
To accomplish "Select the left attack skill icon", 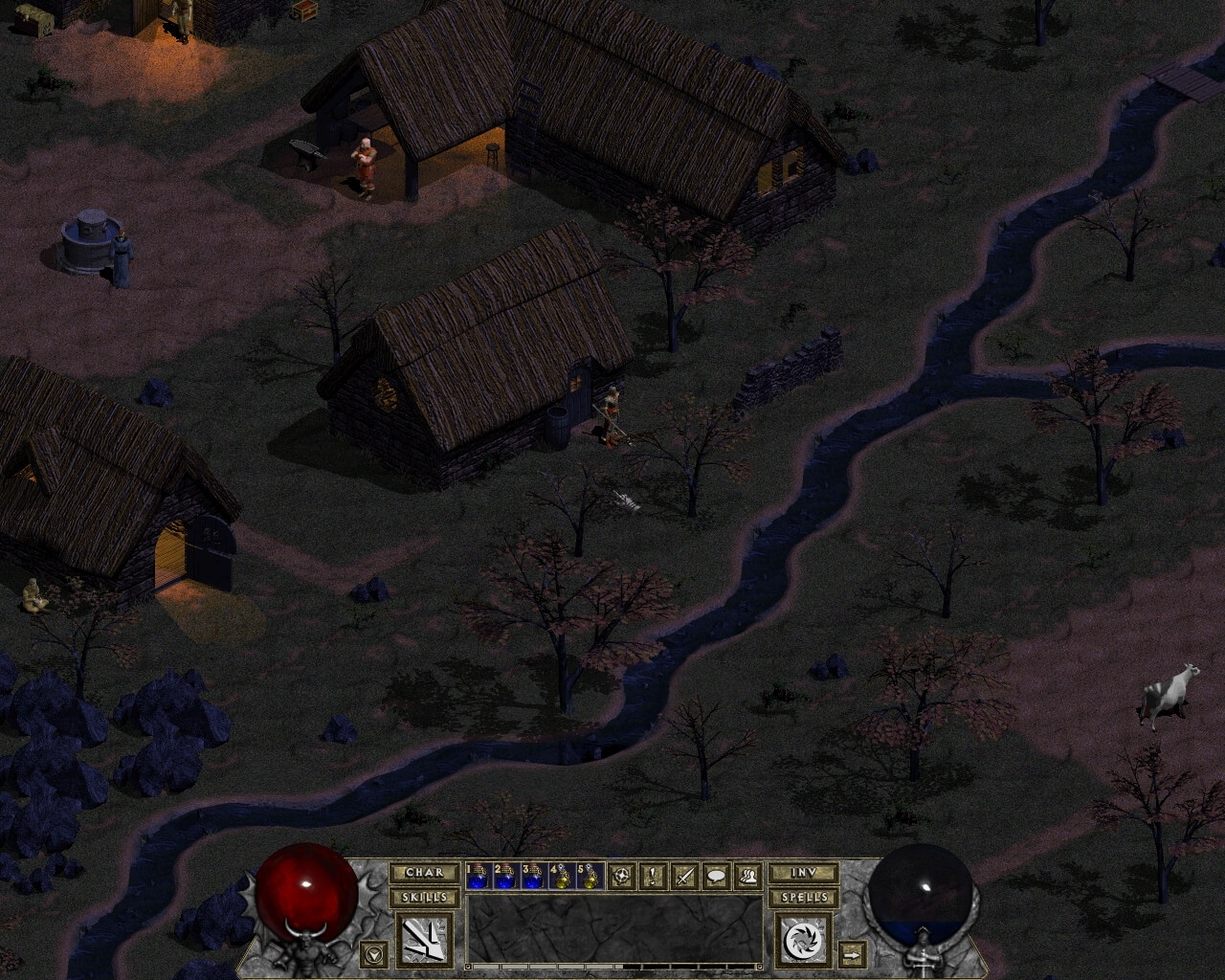I will pyautogui.click(x=423, y=938).
